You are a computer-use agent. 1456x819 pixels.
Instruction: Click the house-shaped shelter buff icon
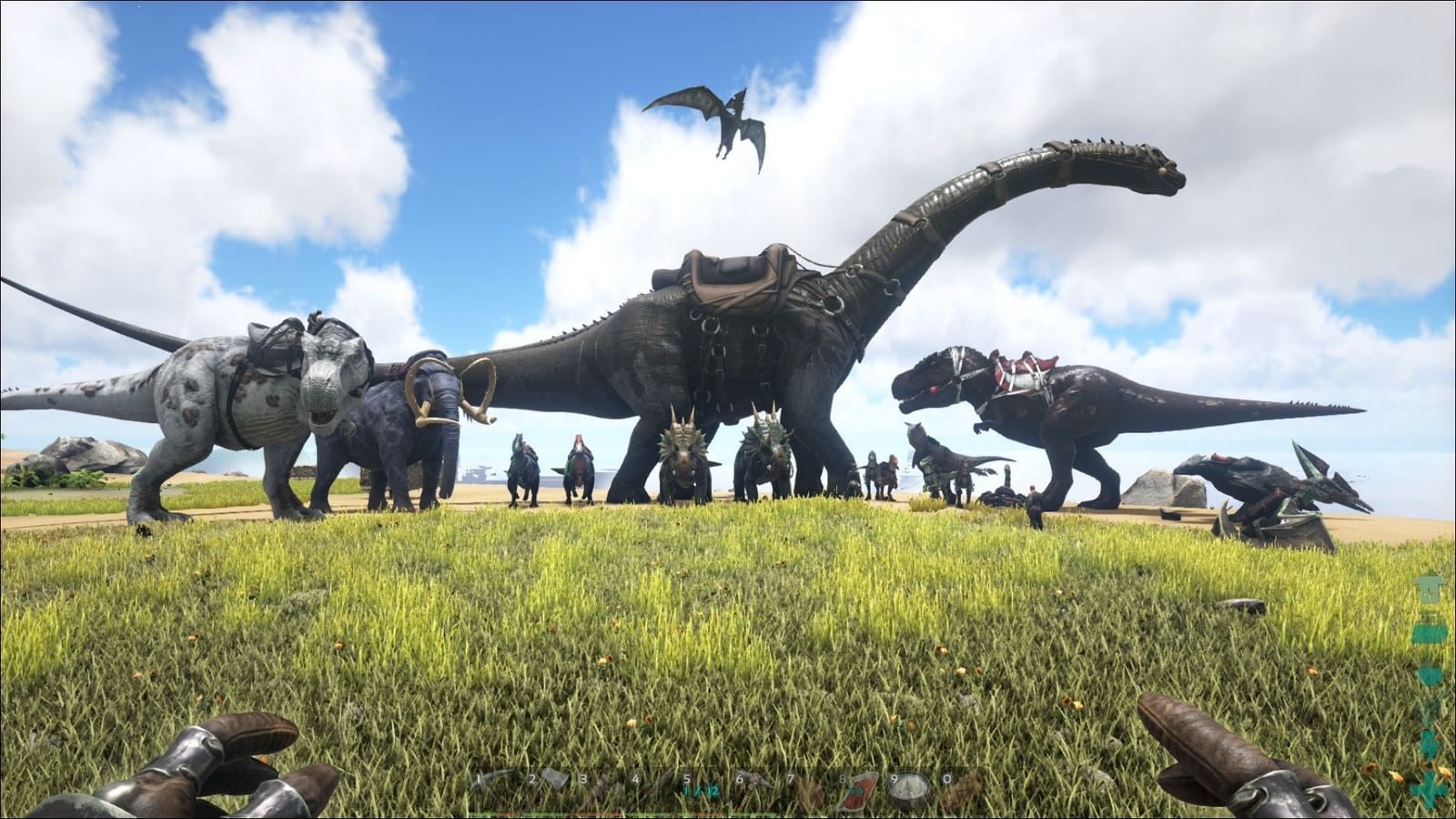tap(1429, 587)
